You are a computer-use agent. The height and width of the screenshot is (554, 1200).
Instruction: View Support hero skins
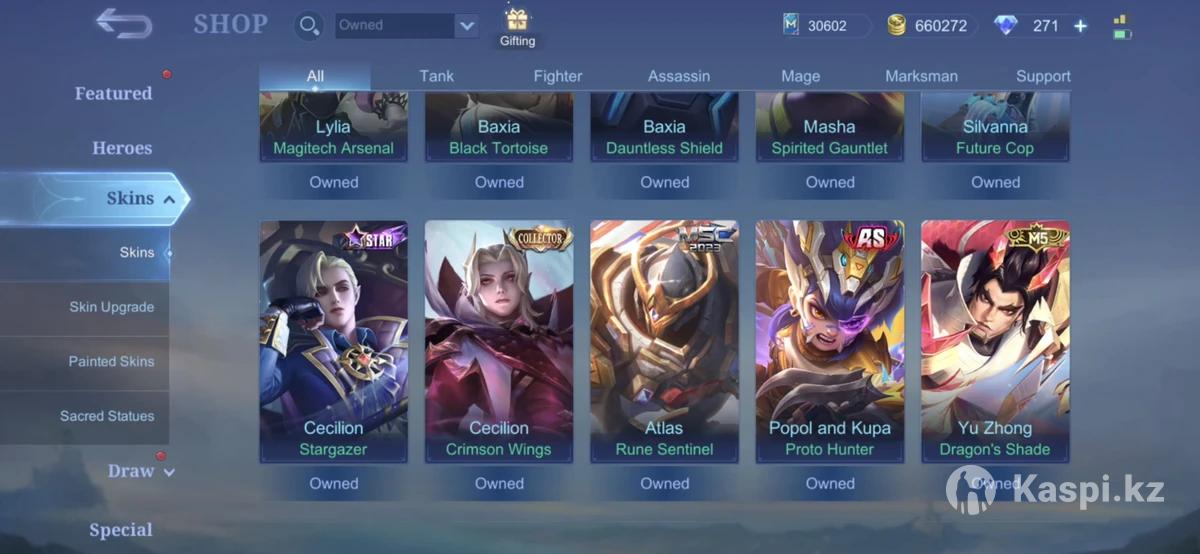1042,76
